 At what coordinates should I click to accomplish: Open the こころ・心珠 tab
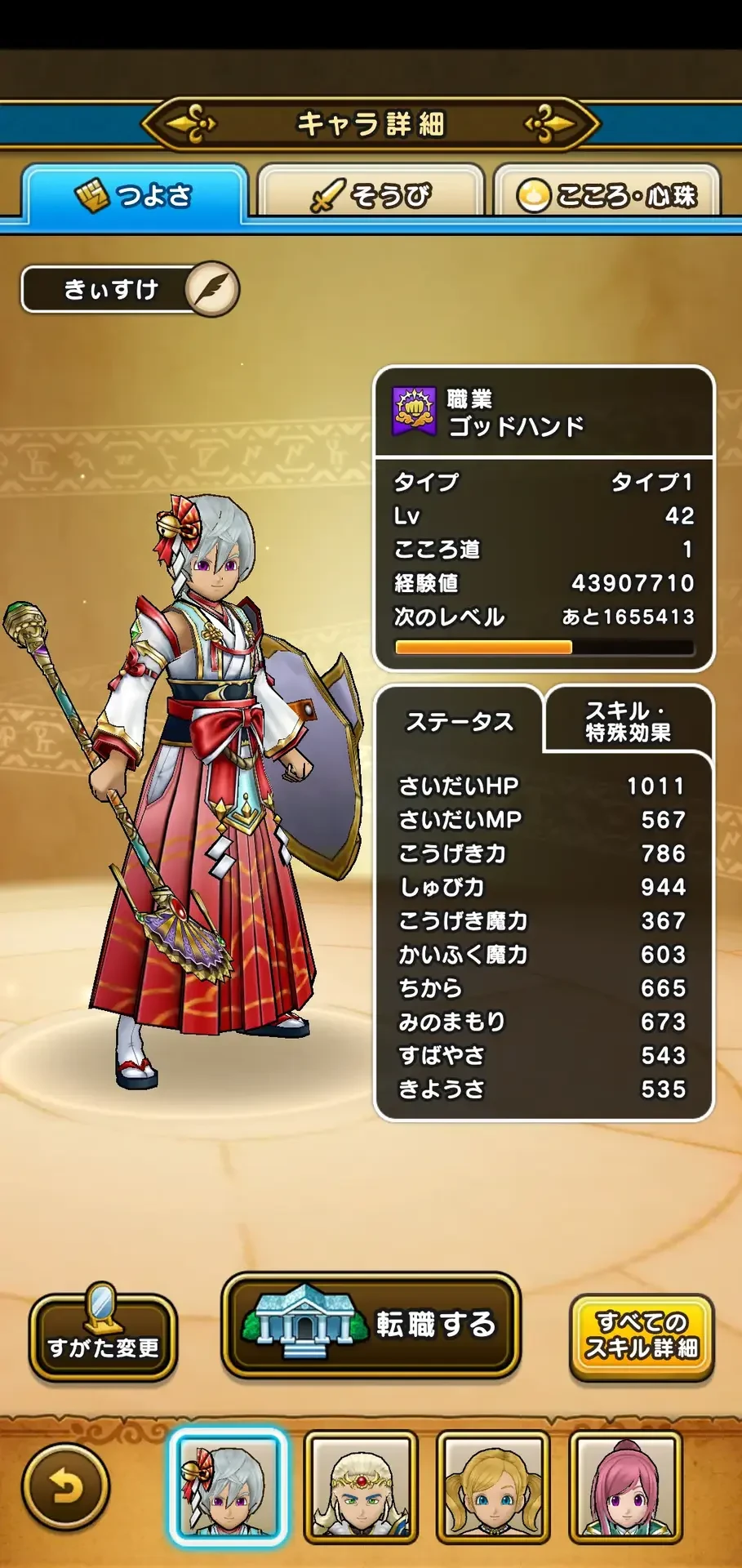[x=607, y=195]
